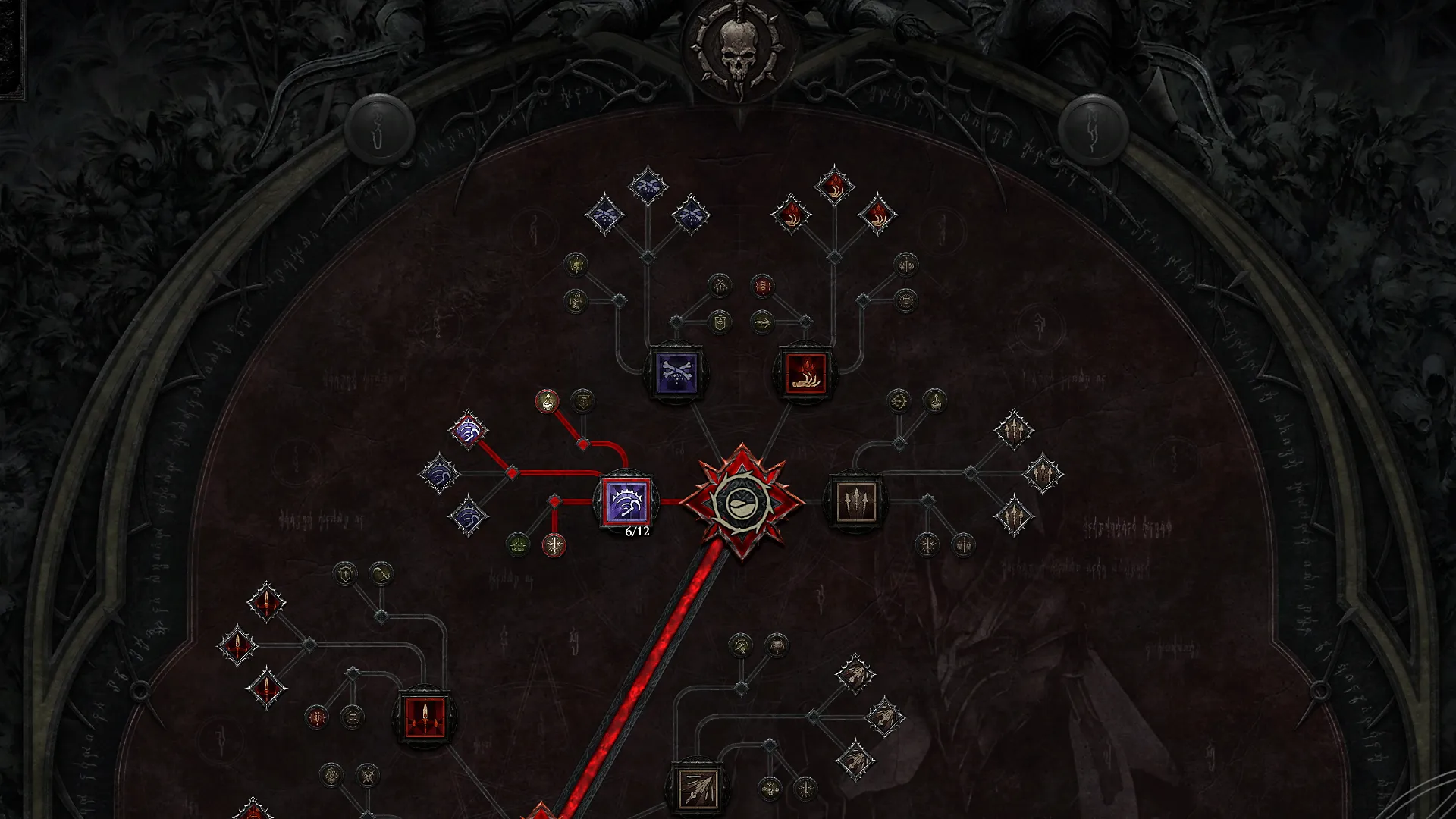Select the Reap skill showing rank 6/12

(x=626, y=500)
